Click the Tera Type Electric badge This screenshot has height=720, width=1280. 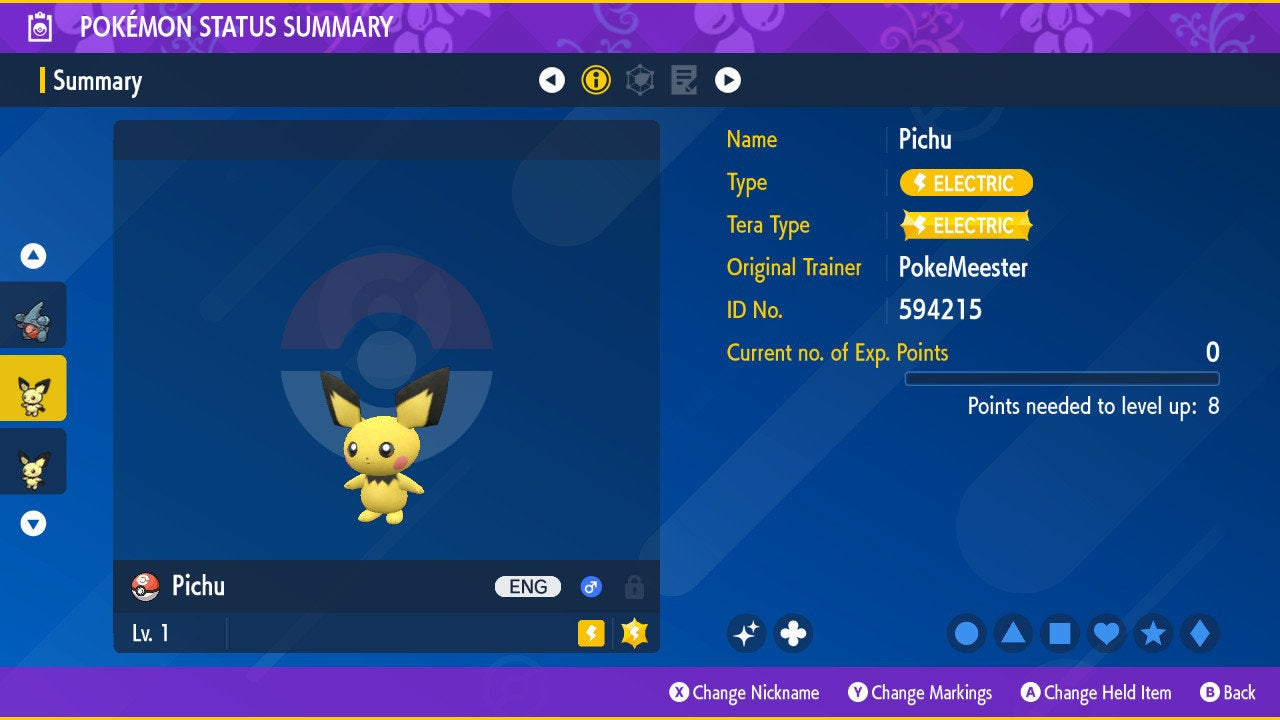(966, 226)
